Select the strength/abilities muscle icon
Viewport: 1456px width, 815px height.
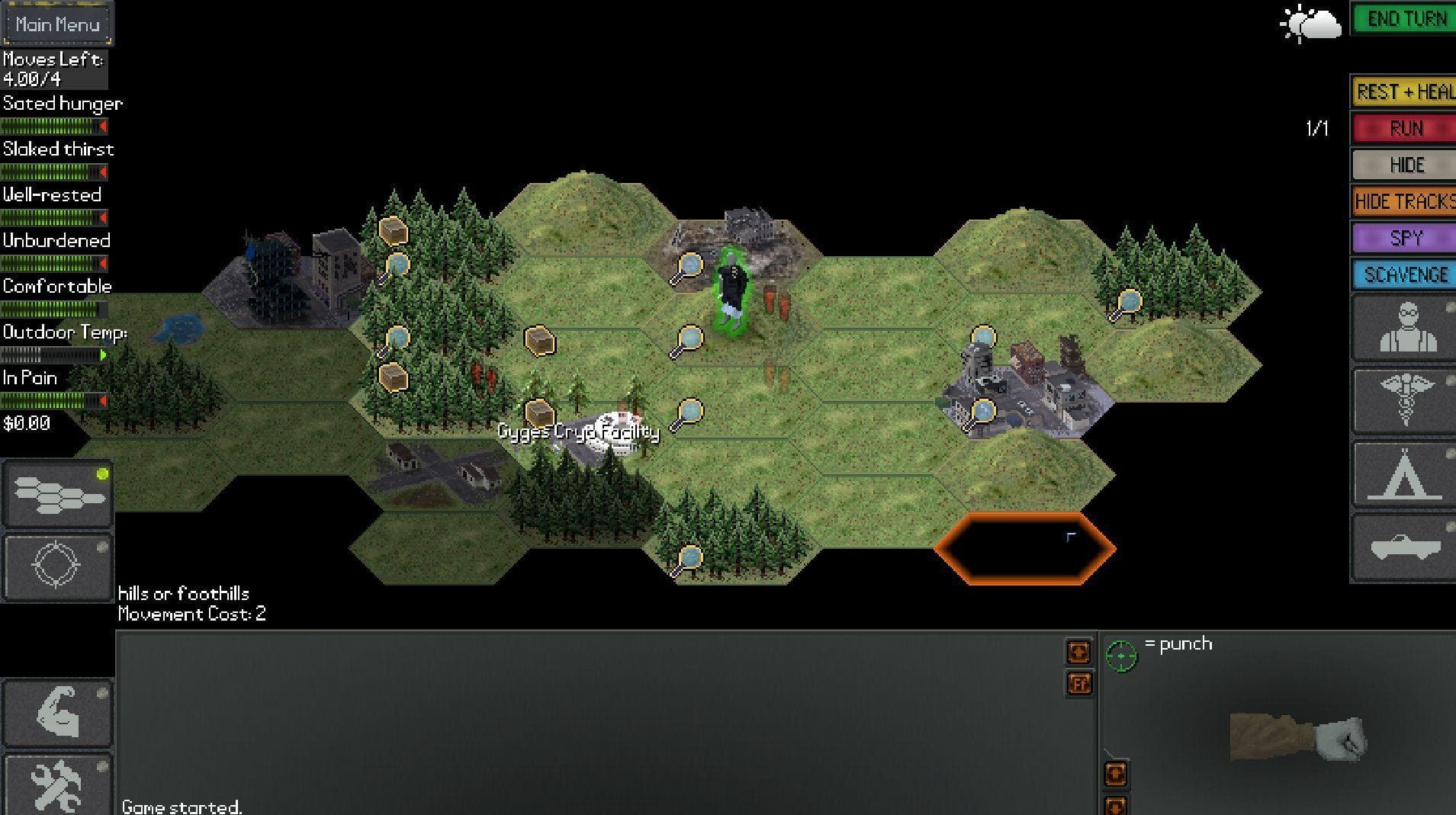57,712
